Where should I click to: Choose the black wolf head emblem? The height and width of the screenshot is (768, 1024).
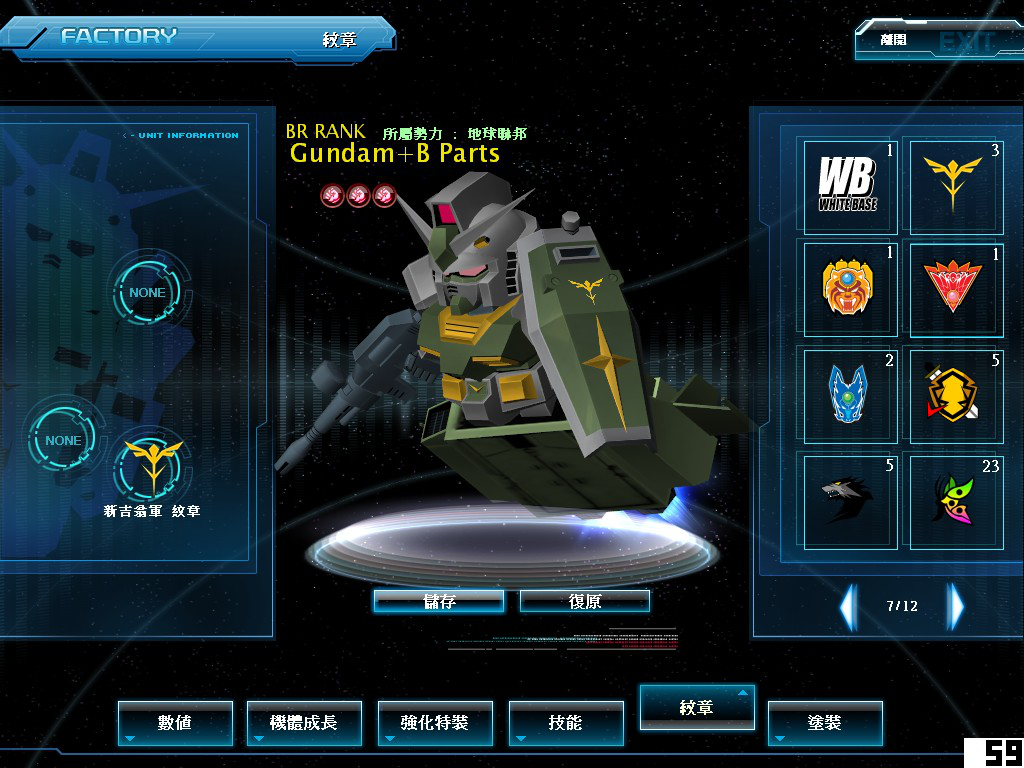click(850, 499)
